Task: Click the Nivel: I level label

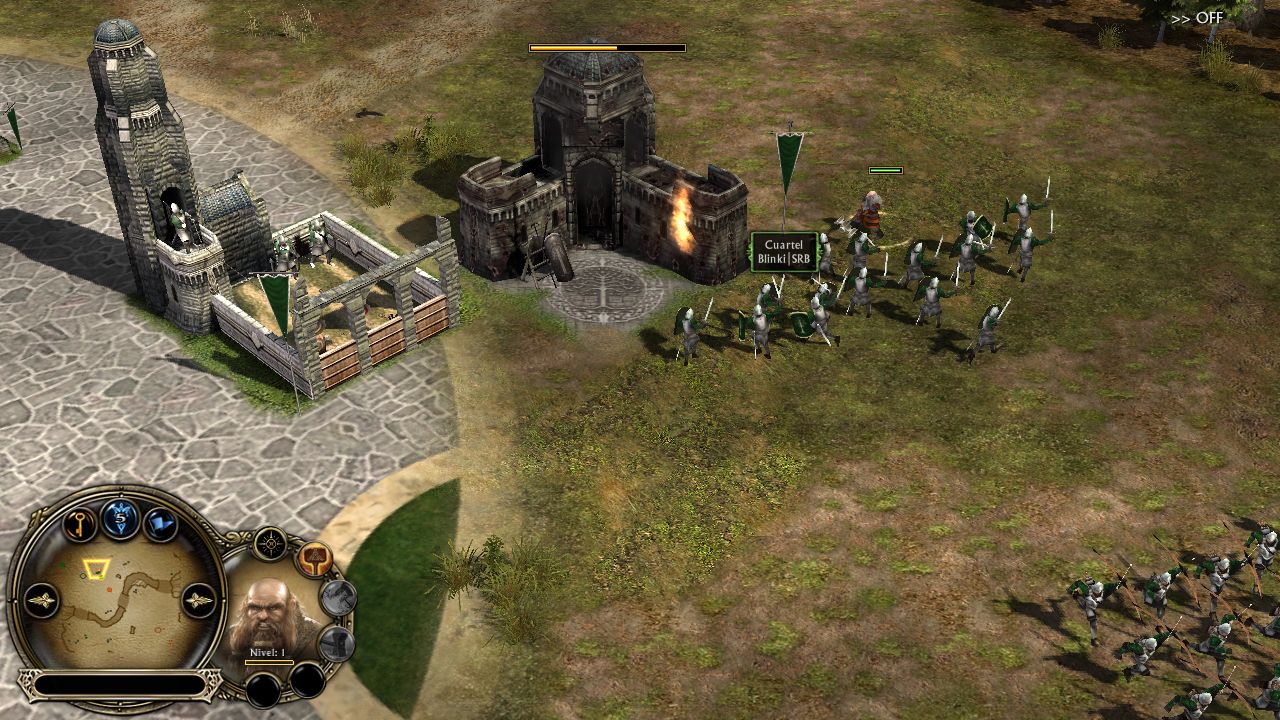Action: (x=267, y=652)
